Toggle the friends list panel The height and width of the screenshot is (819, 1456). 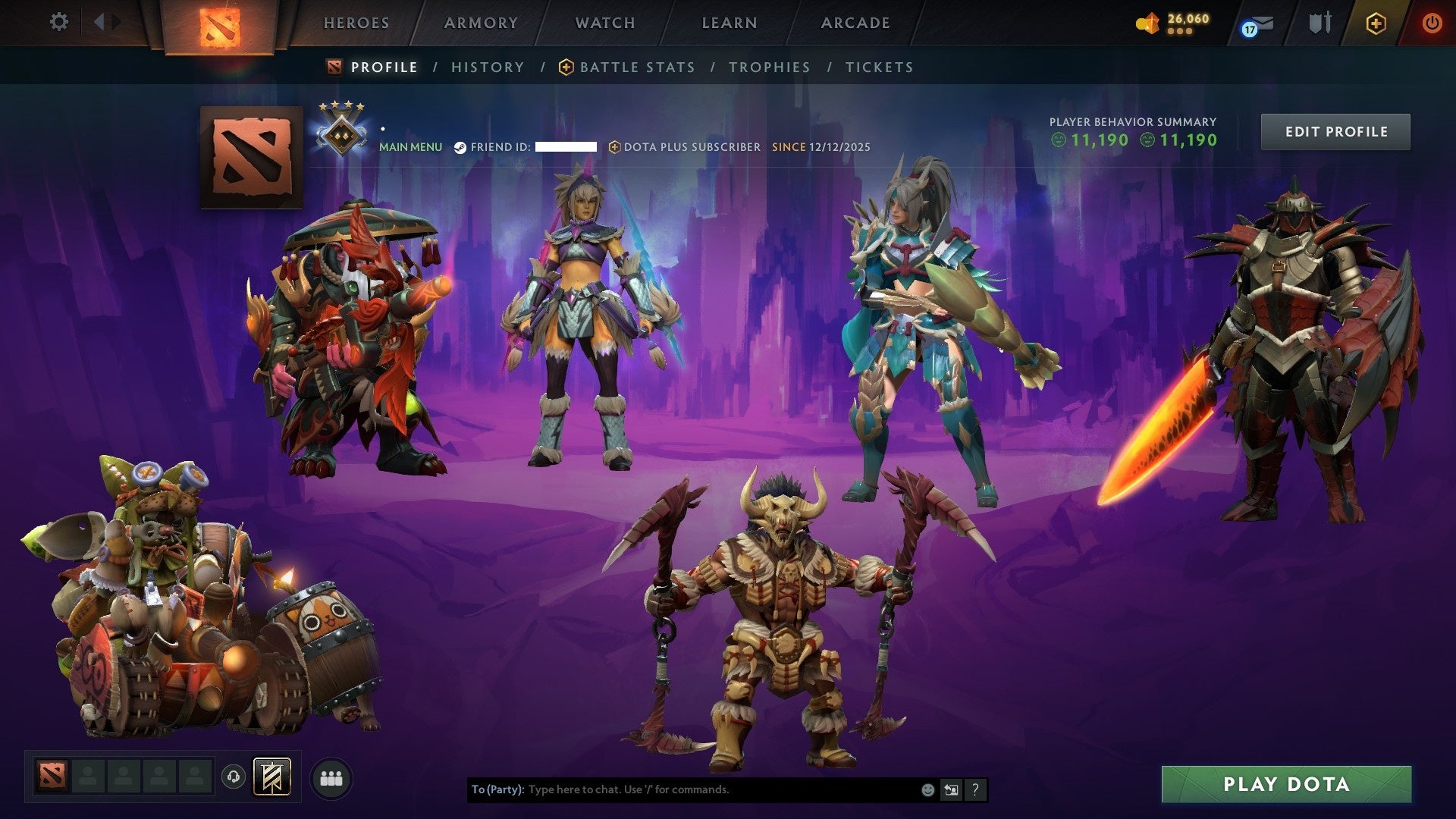pos(331,777)
